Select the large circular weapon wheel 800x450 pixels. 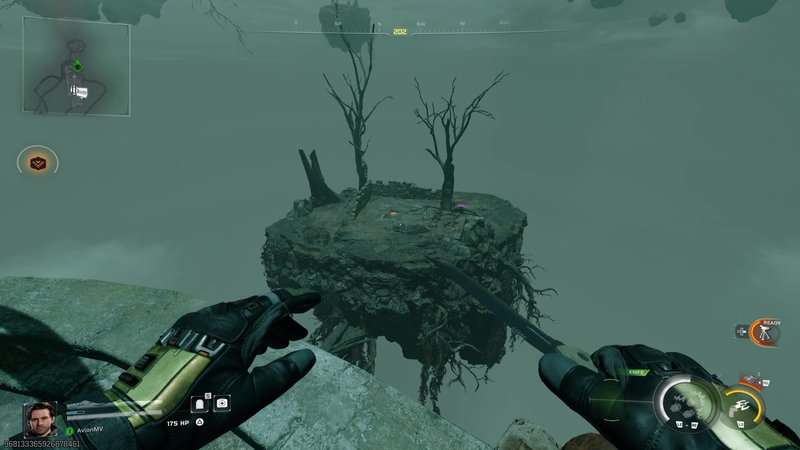(x=687, y=403)
